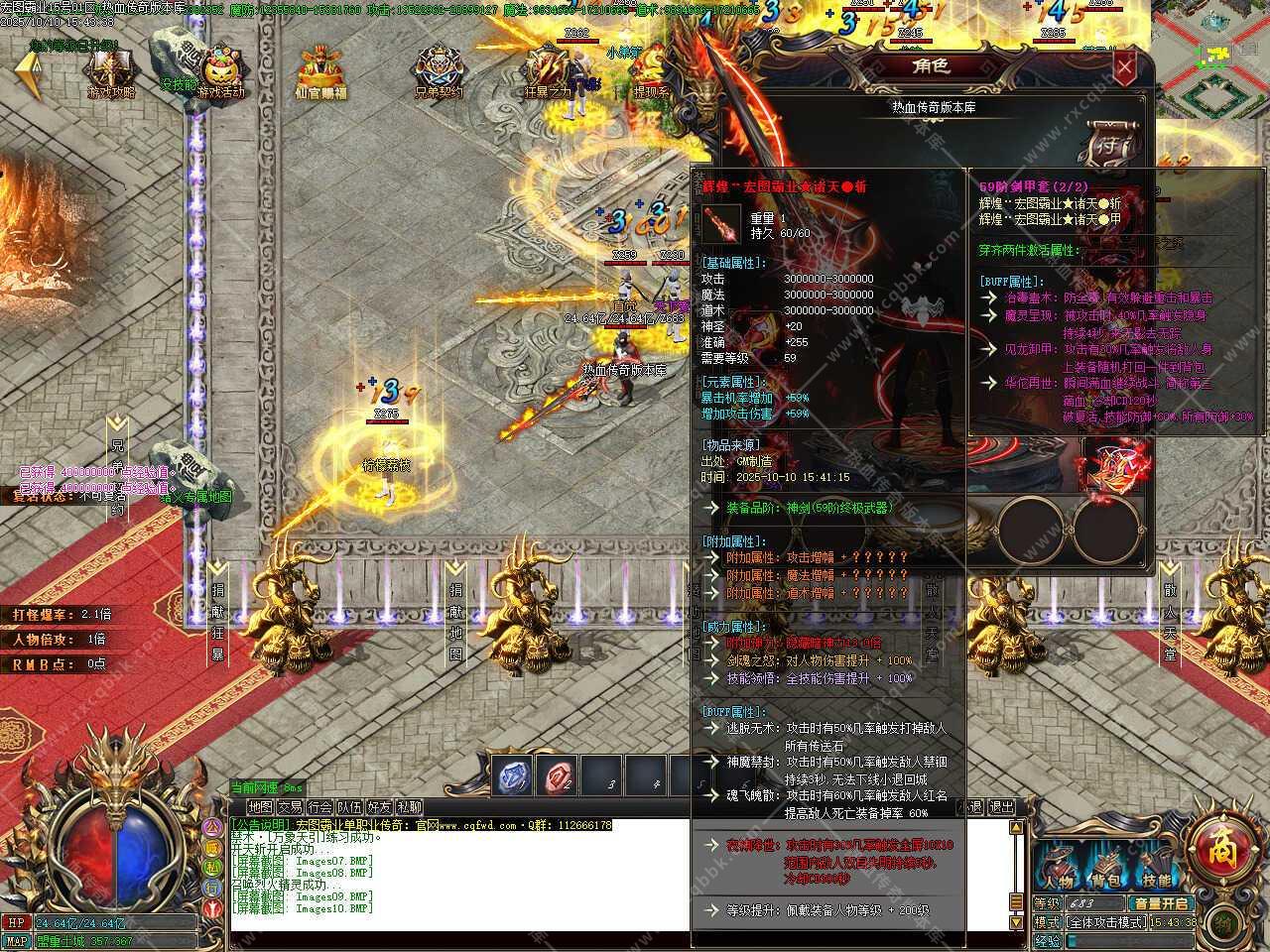Open the 仙官赐福 blessing icon

pyautogui.click(x=321, y=73)
